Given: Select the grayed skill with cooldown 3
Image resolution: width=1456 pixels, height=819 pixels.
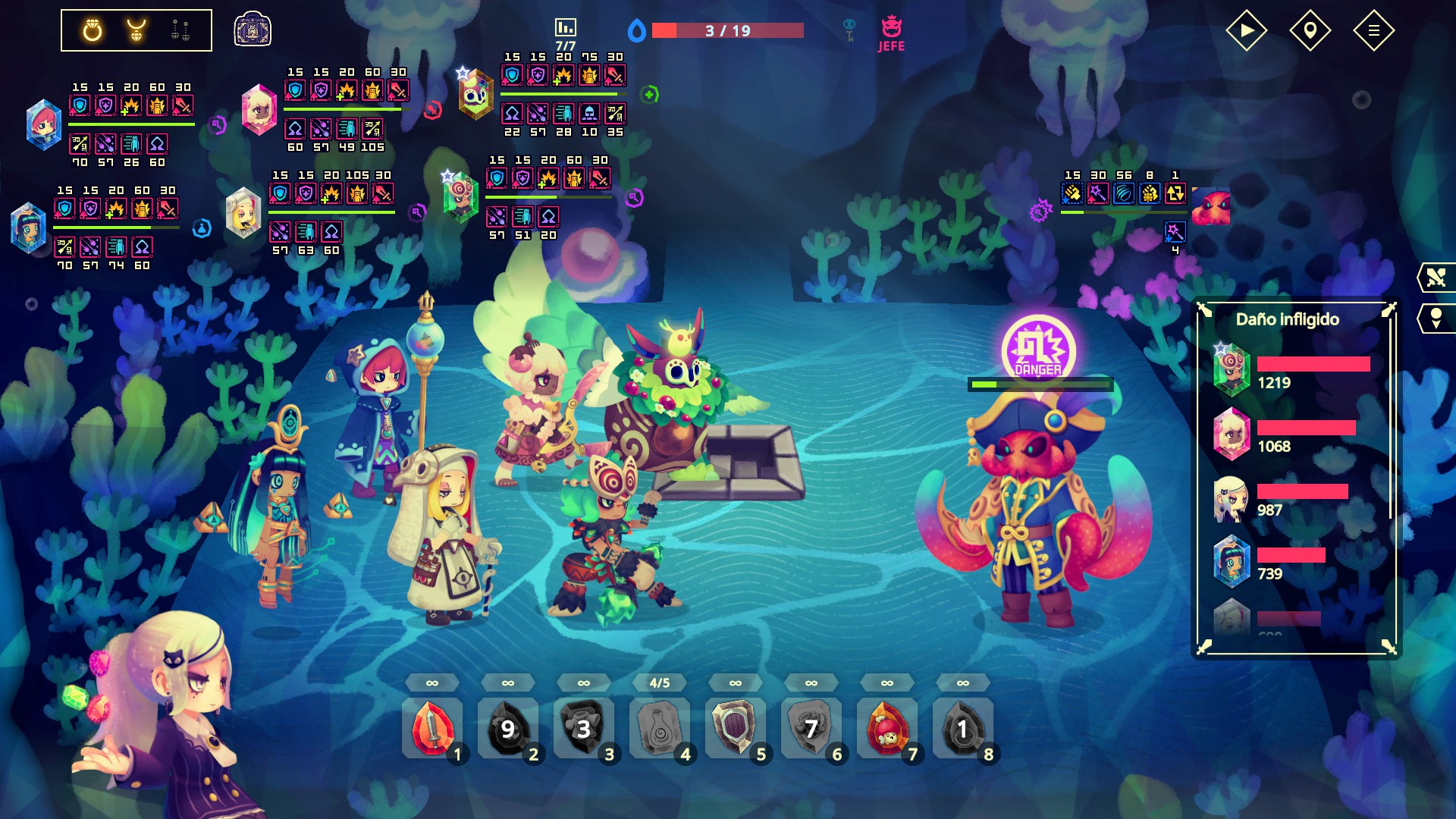Looking at the screenshot, I should (x=584, y=728).
